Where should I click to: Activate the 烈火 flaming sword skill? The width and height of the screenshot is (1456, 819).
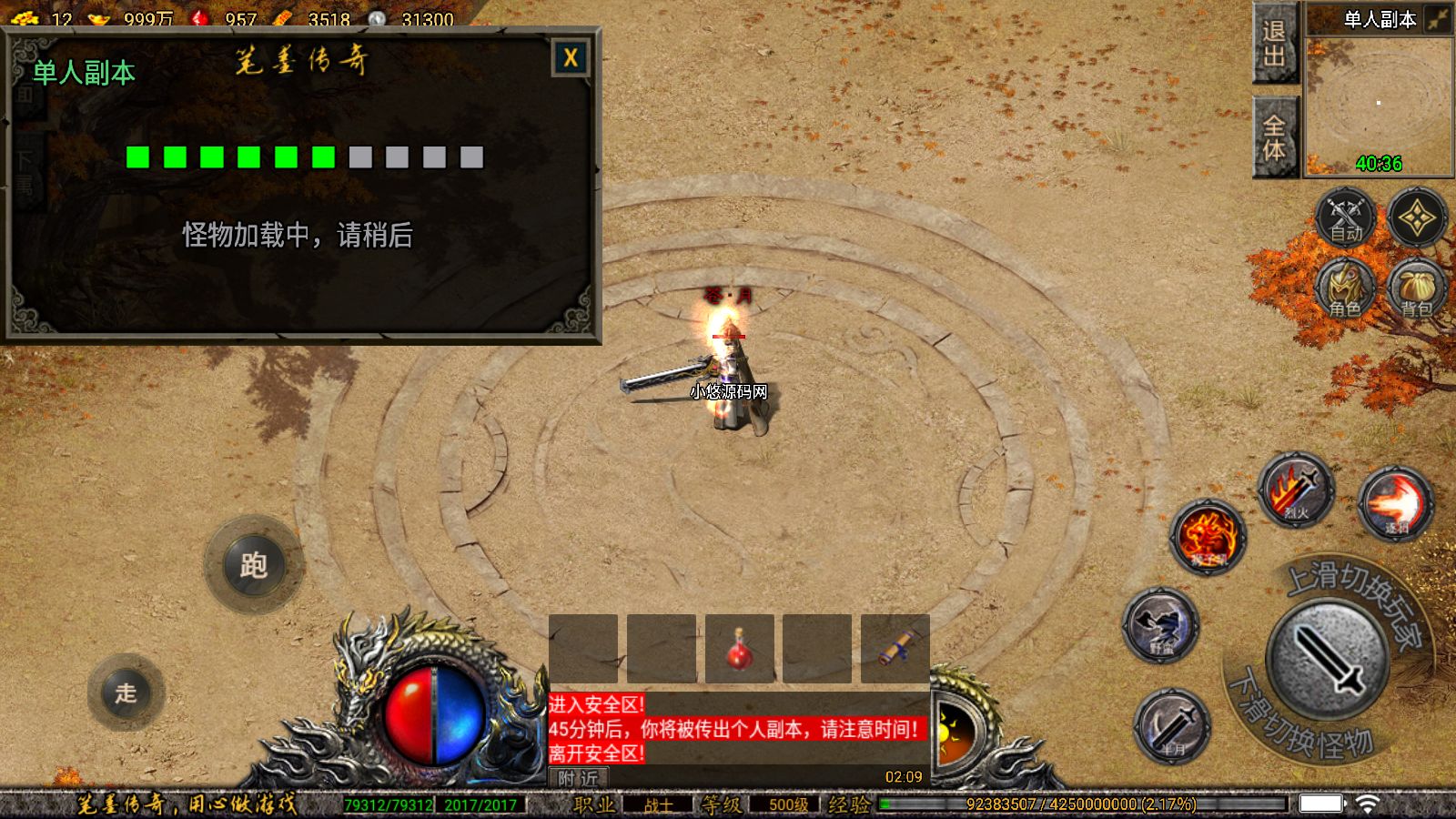coord(1296,490)
